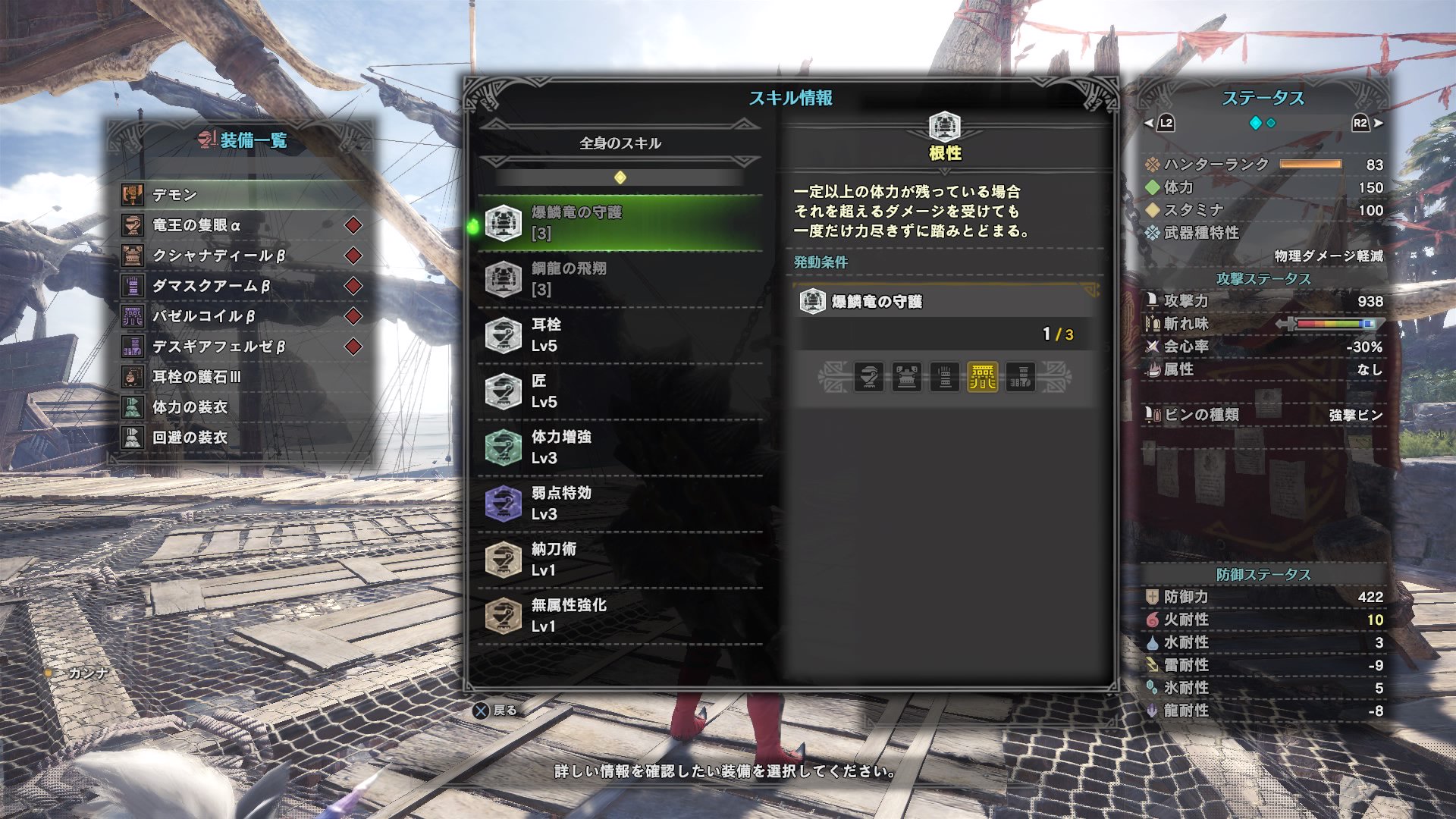Toggle the R2 page switch on ステータス panel
The image size is (1456, 819).
tap(1359, 123)
